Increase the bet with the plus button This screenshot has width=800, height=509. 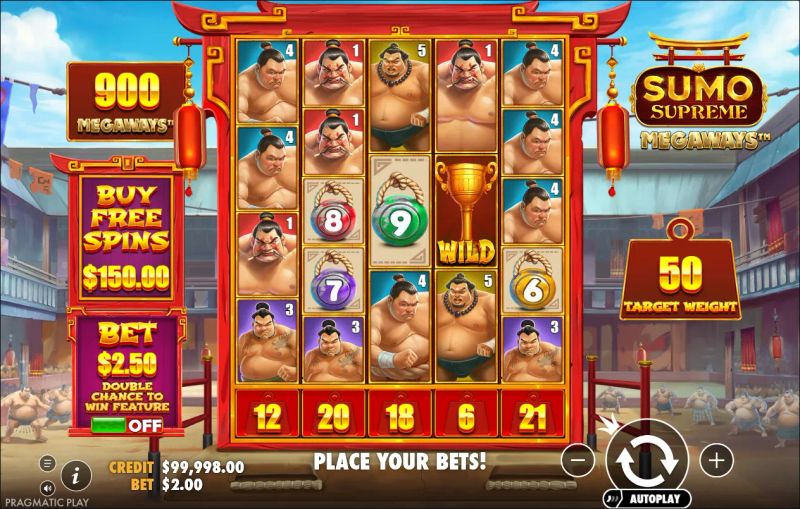(716, 460)
